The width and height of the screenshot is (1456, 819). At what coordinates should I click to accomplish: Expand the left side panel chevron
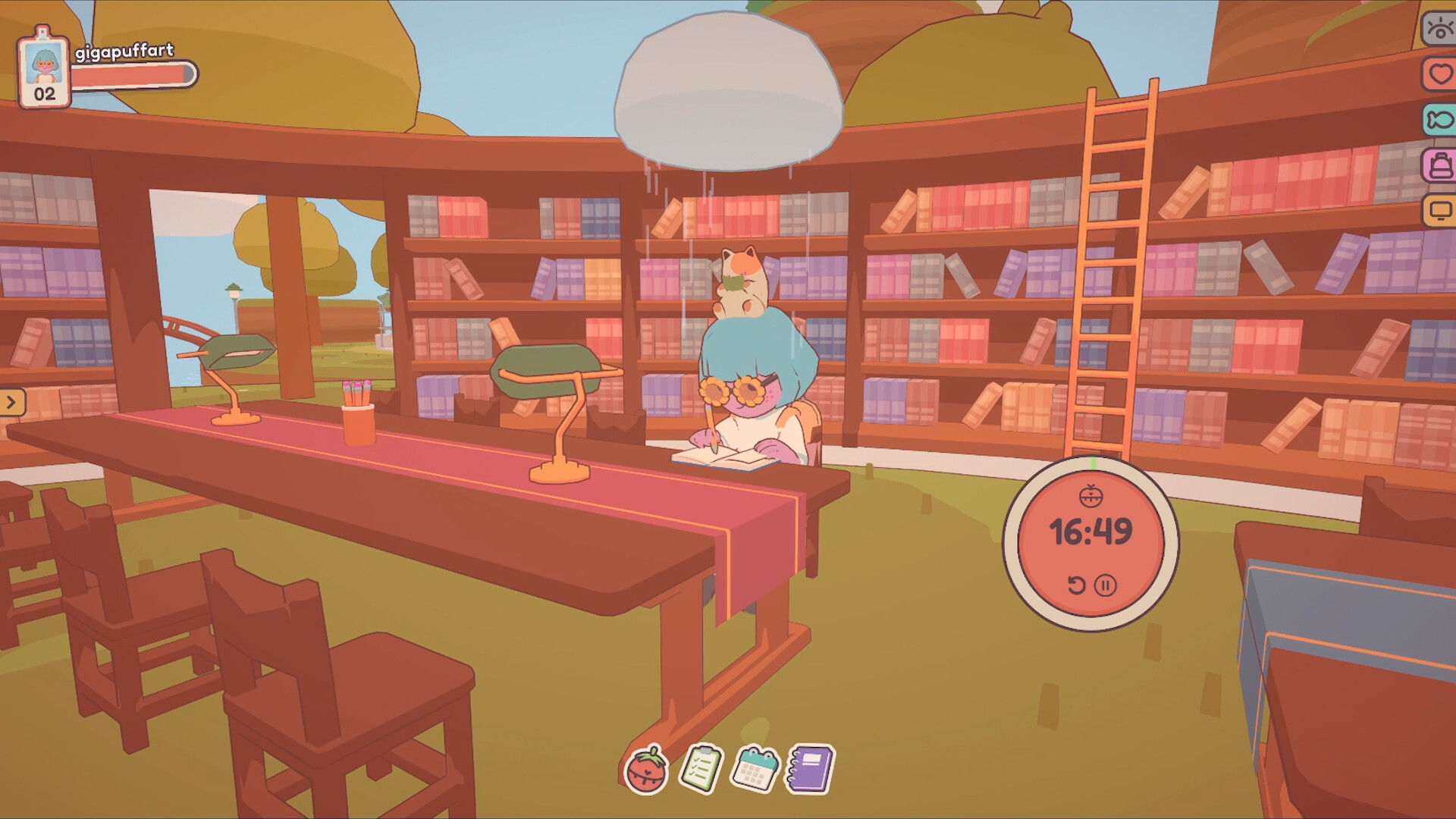11,403
